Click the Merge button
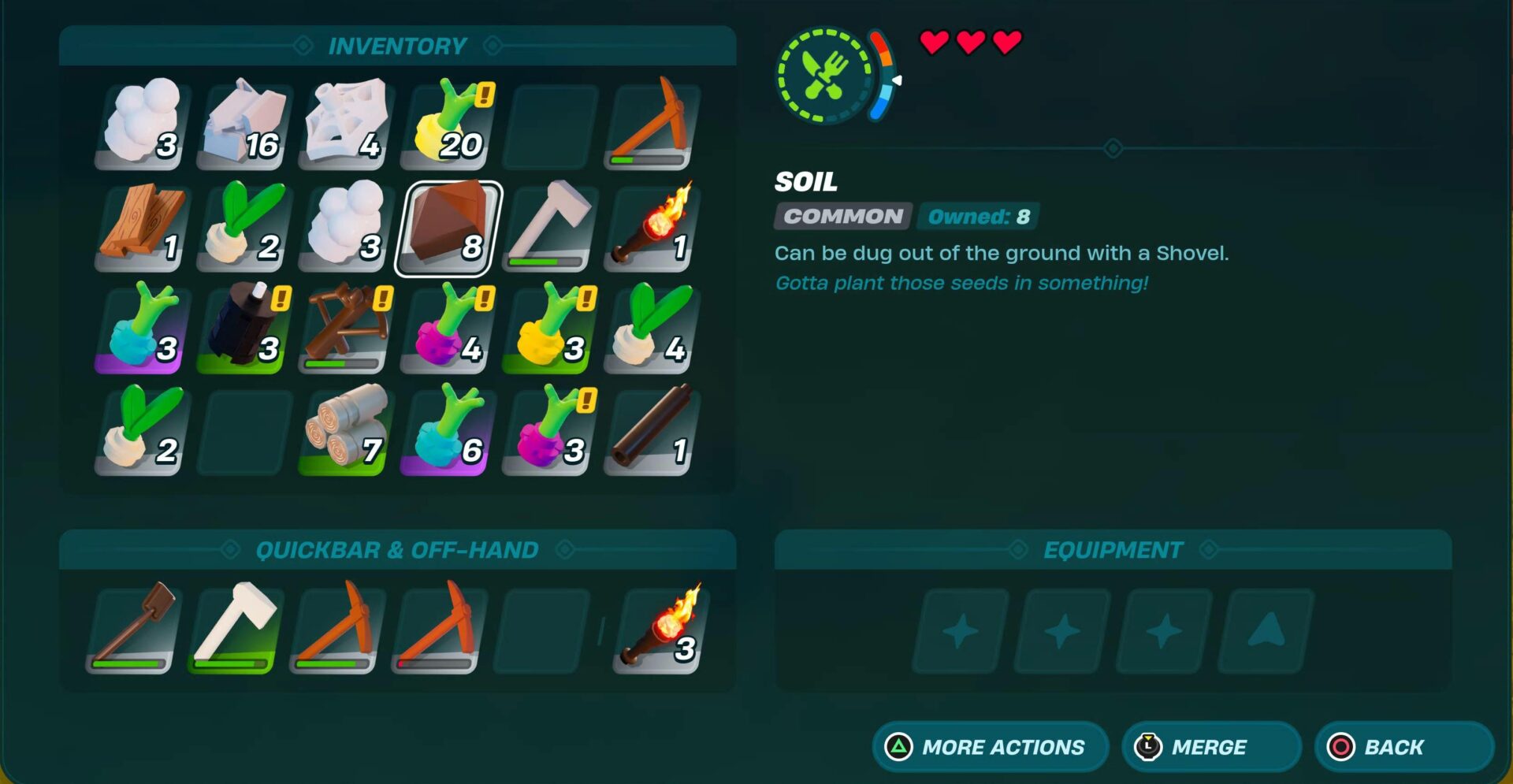This screenshot has width=1513, height=784. [1210, 746]
